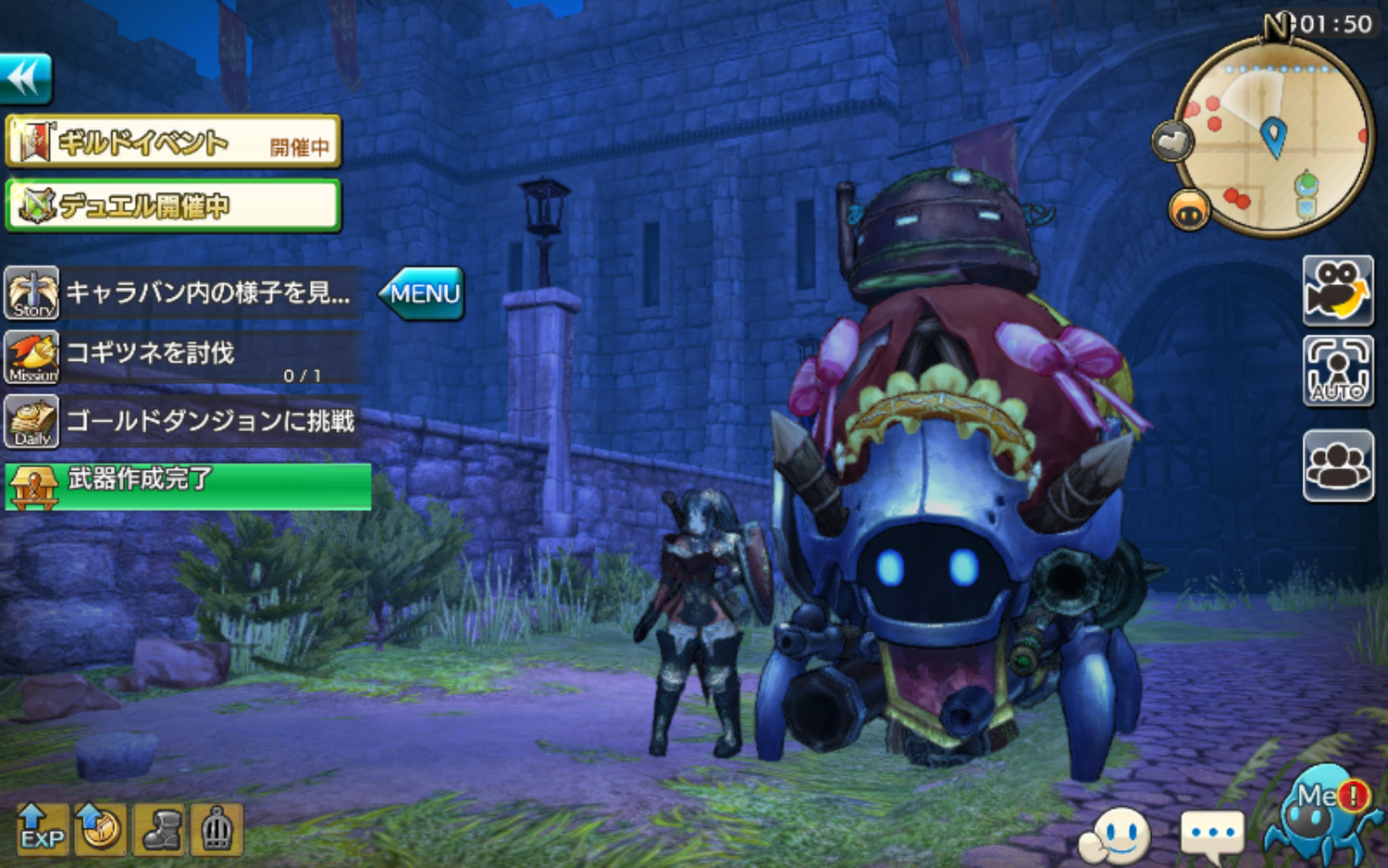Image resolution: width=1388 pixels, height=868 pixels.
Task: Open the Daily ゴールドダンジョンに挑戦 quest
Action: click(183, 421)
